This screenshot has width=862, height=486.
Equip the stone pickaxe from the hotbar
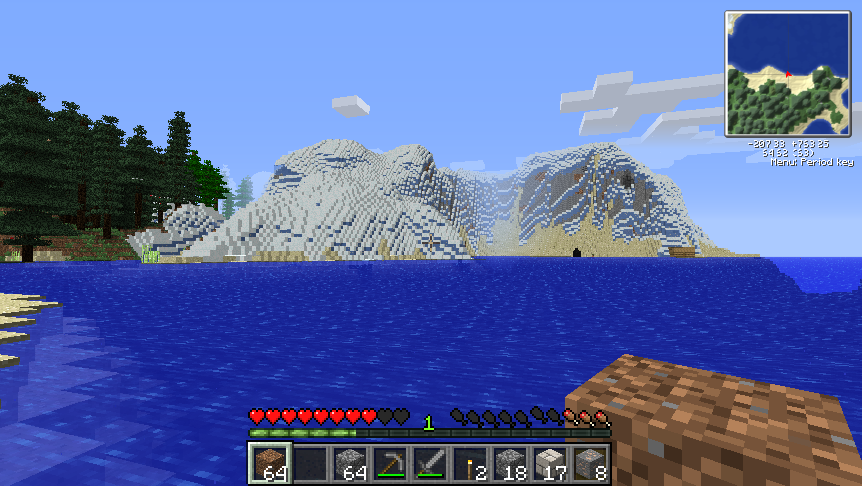click(390, 464)
